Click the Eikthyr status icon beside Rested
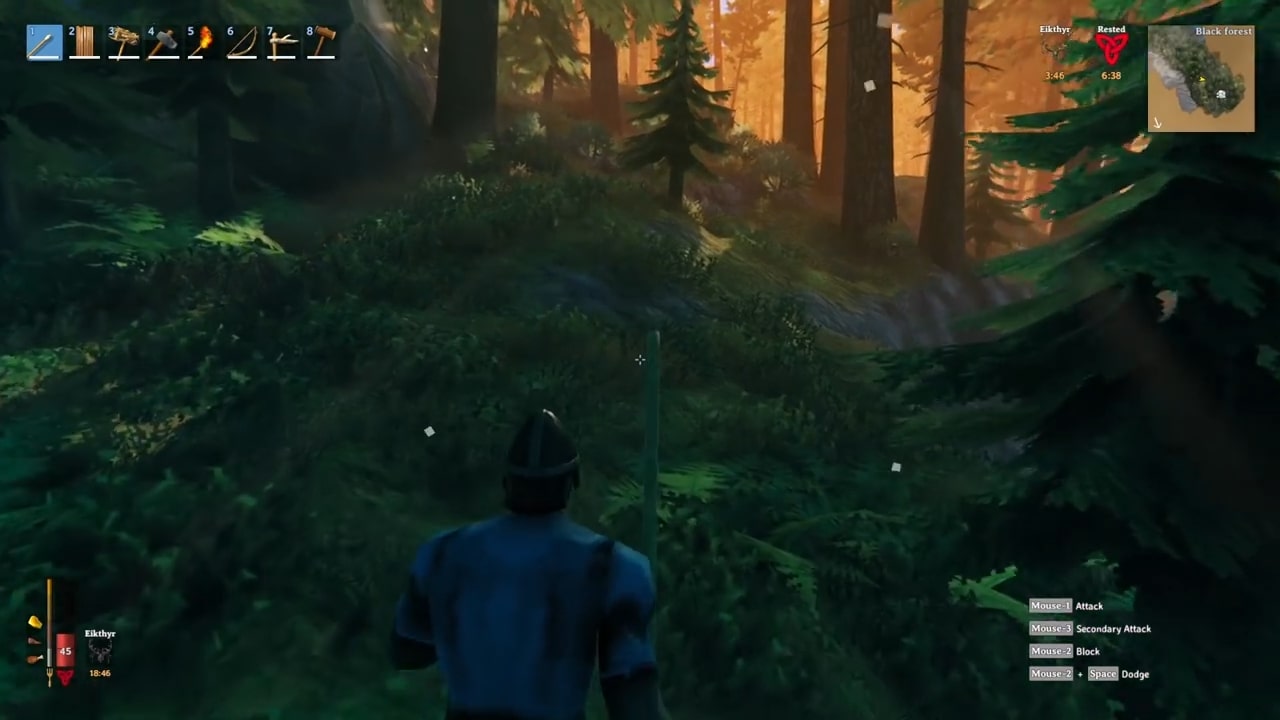The width and height of the screenshot is (1280, 720). point(1054,50)
